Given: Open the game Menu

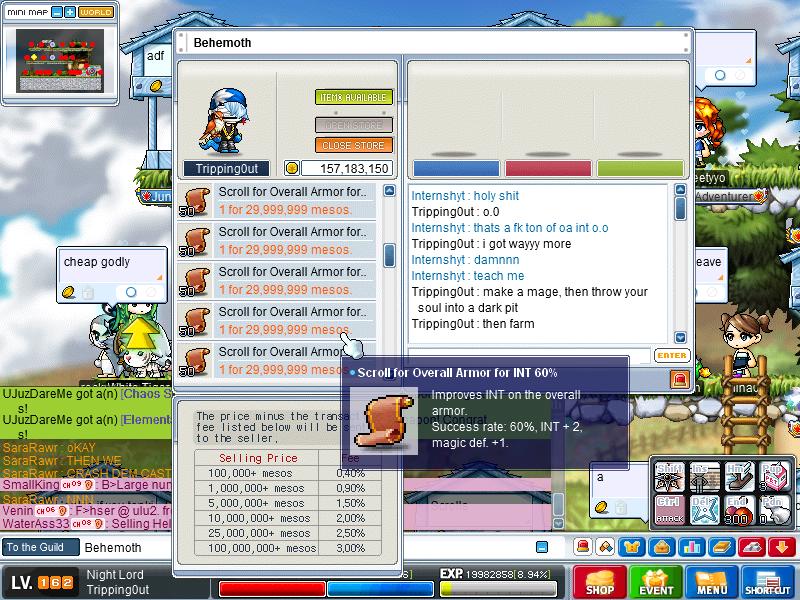Looking at the screenshot, I should pos(712,581).
